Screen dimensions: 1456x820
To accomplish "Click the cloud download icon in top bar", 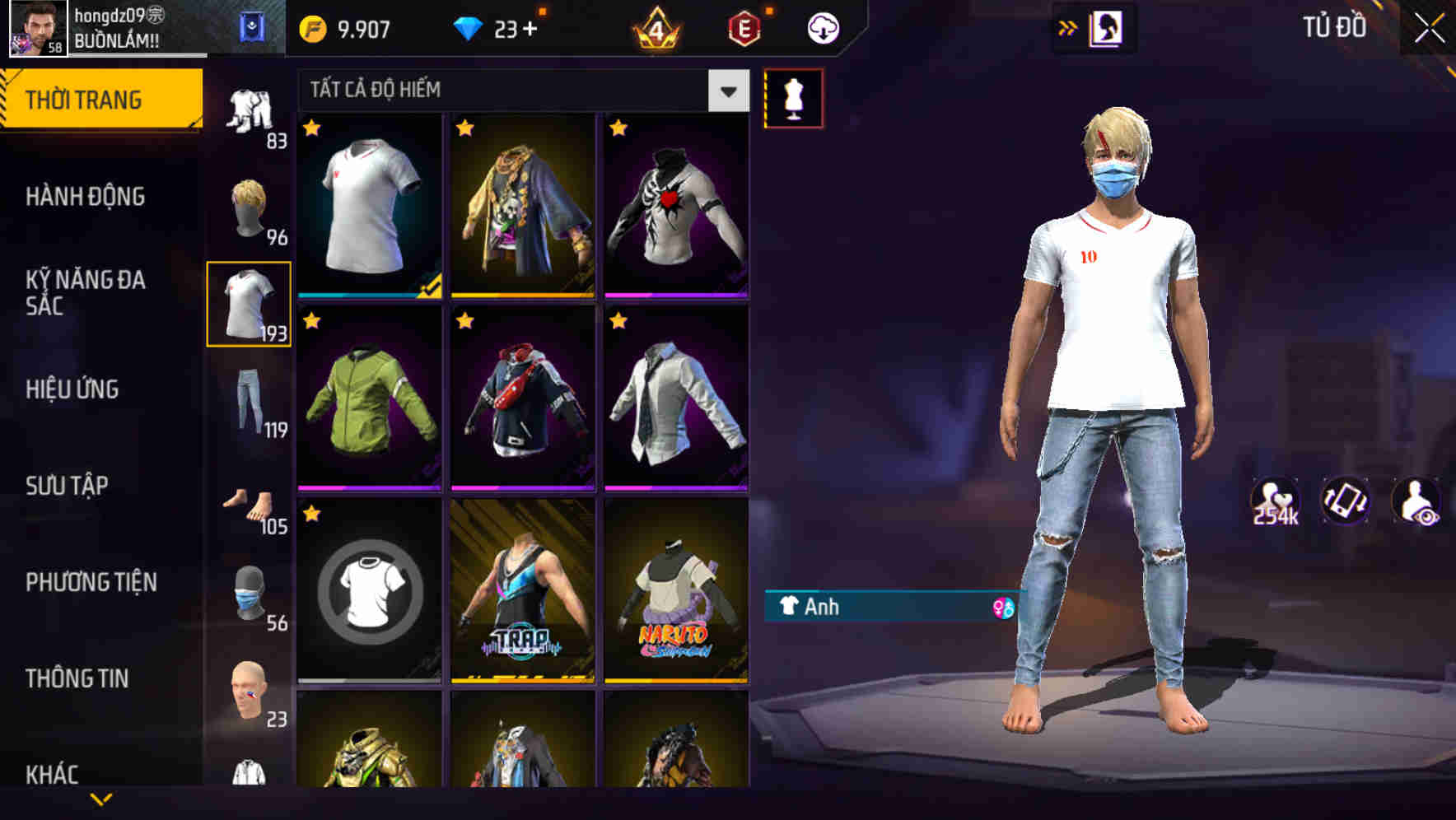I will (x=822, y=26).
